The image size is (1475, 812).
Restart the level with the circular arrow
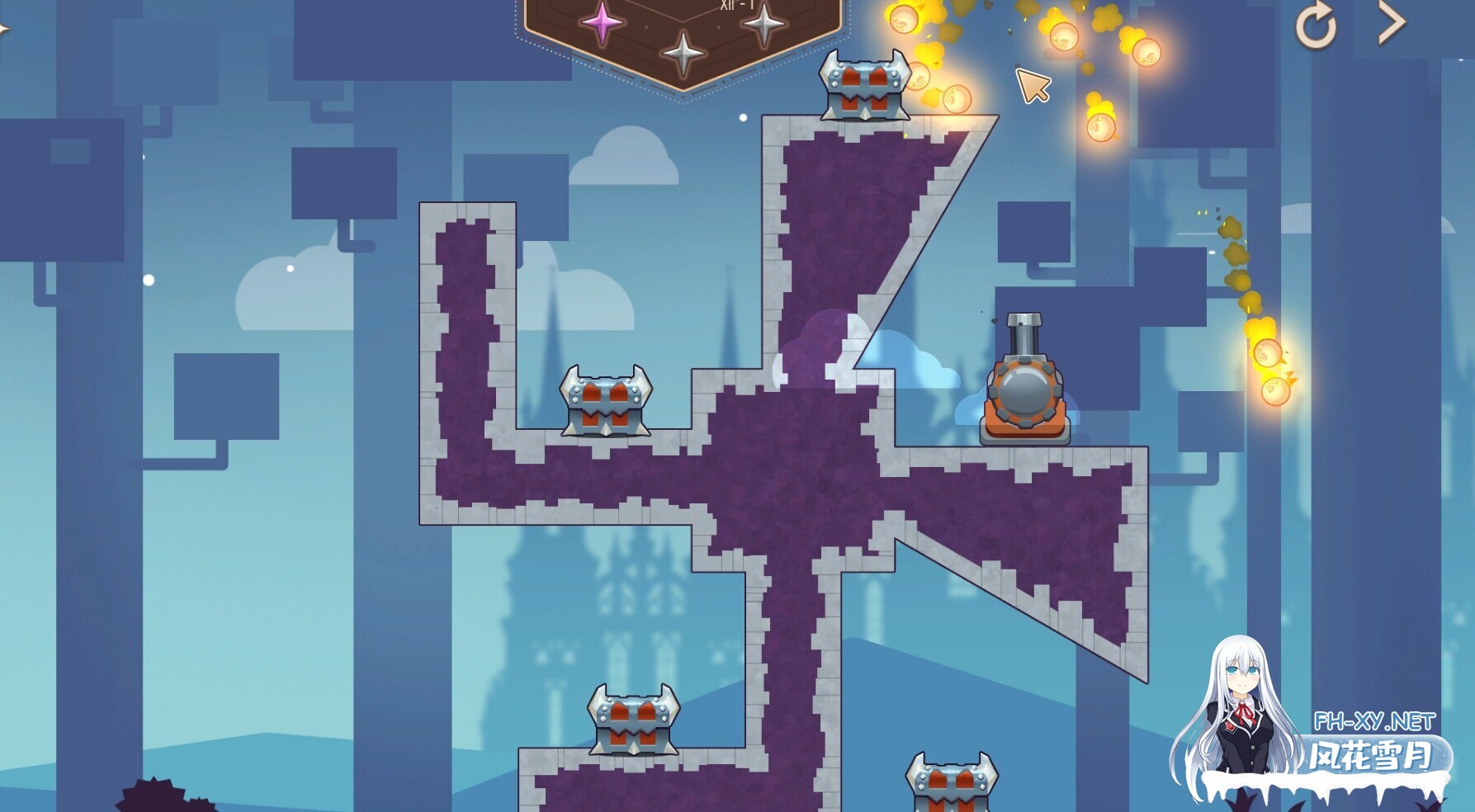click(1315, 26)
